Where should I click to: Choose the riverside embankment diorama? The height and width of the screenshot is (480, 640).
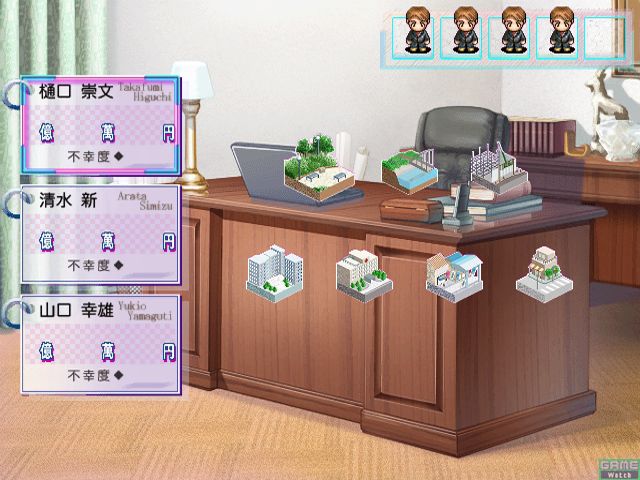pos(410,172)
